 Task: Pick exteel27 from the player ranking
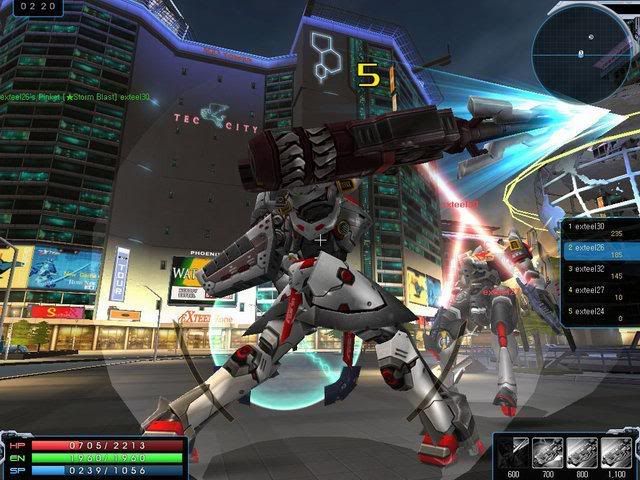tap(598, 292)
